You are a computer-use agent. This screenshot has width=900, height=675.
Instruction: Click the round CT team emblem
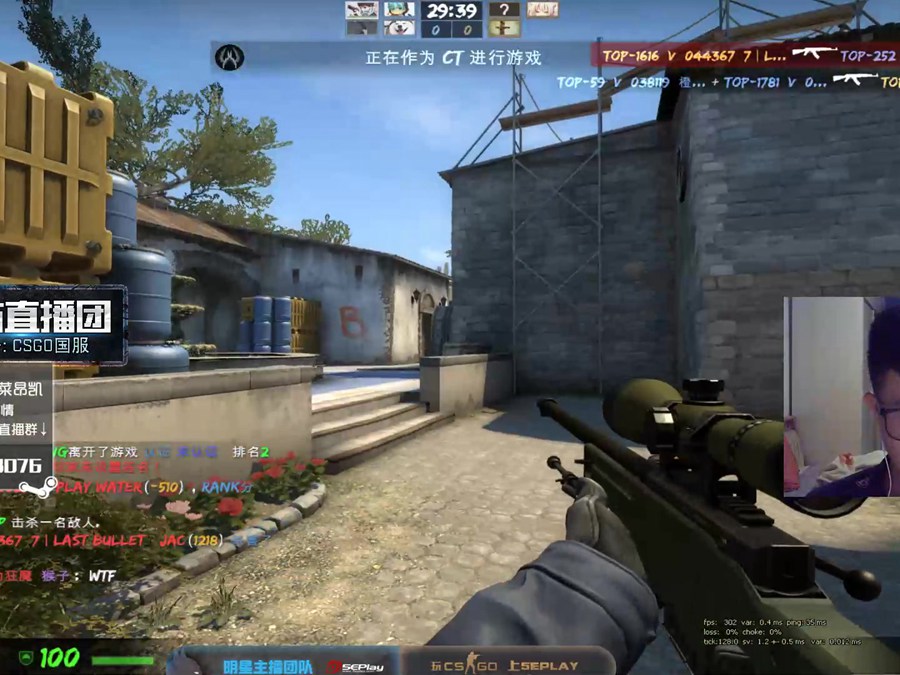(x=234, y=56)
